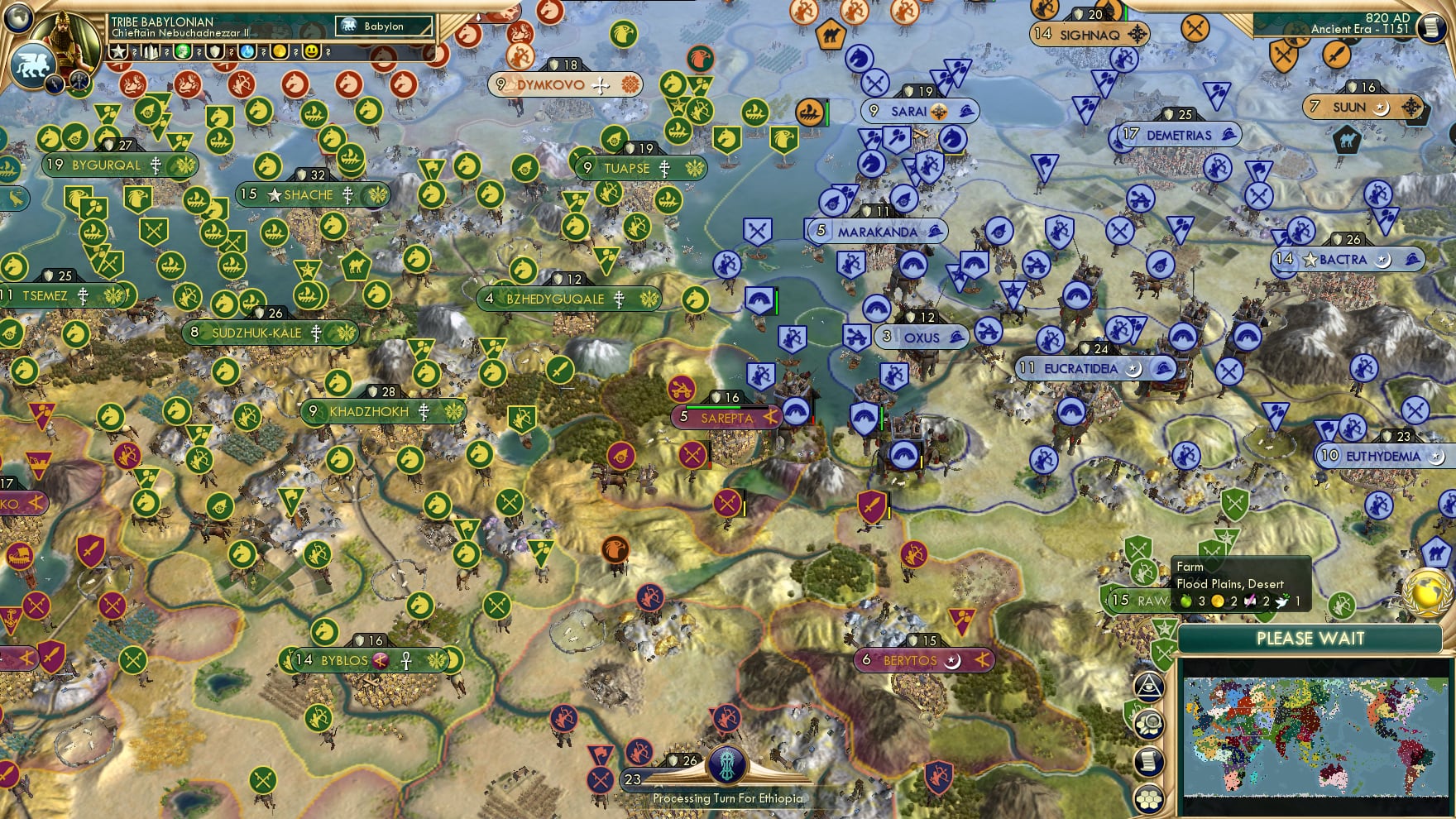Click the blue science icon in the top bar
The image size is (1456, 819).
tap(247, 51)
